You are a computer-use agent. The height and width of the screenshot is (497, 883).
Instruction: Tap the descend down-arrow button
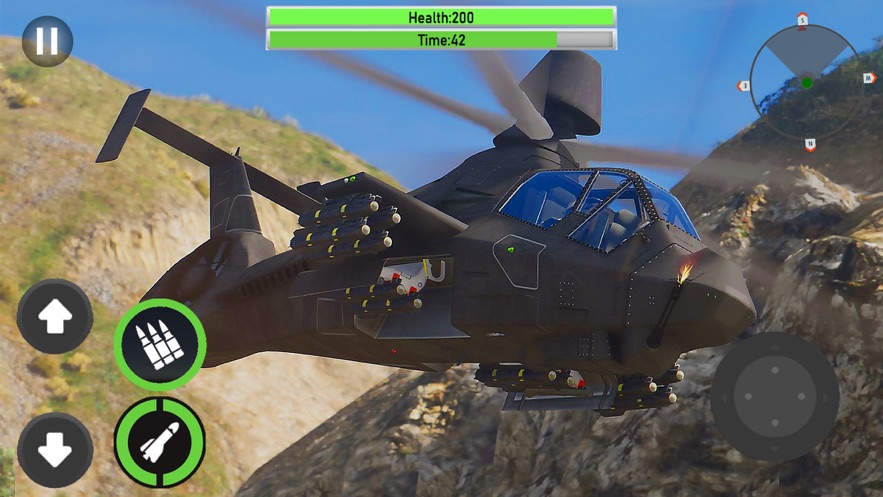point(55,450)
